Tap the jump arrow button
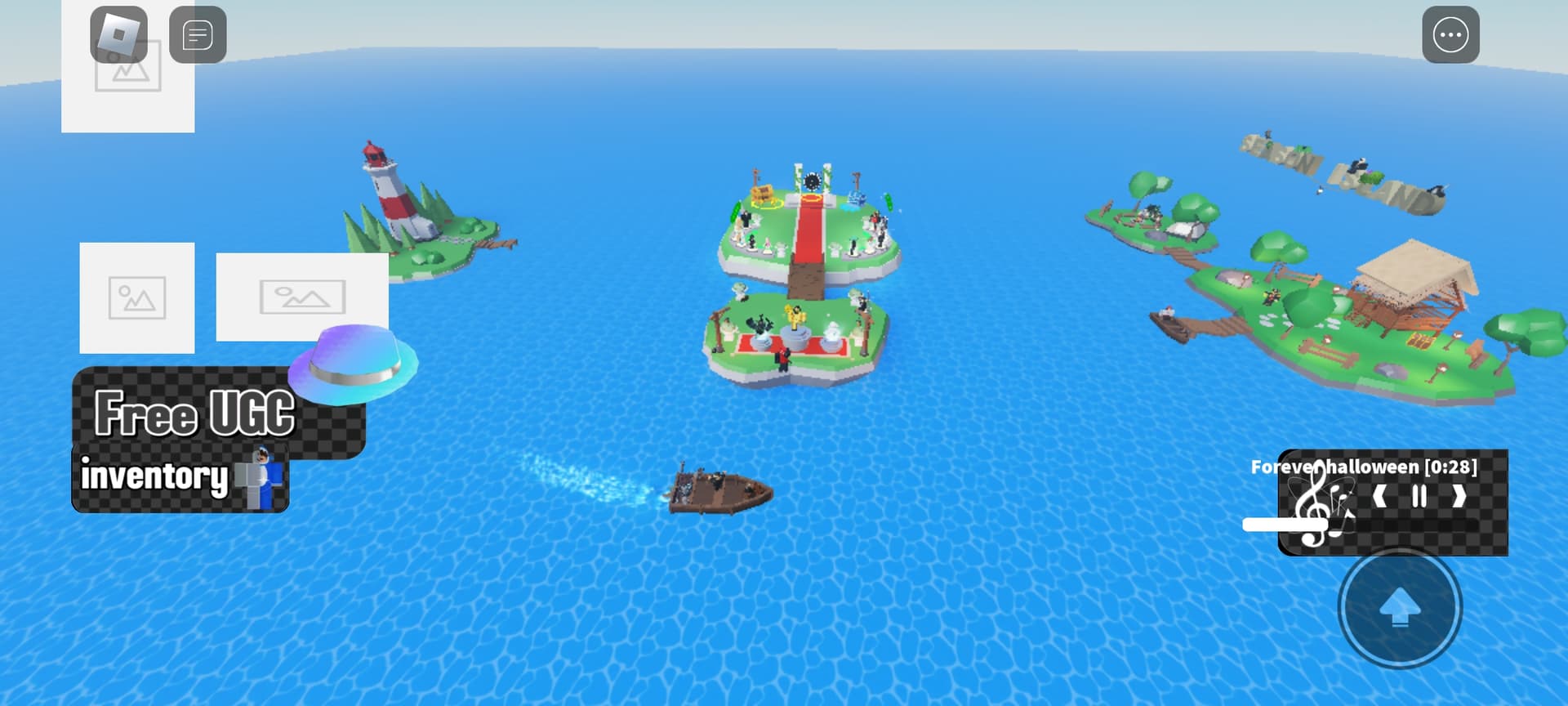1568x706 pixels. [x=1400, y=608]
